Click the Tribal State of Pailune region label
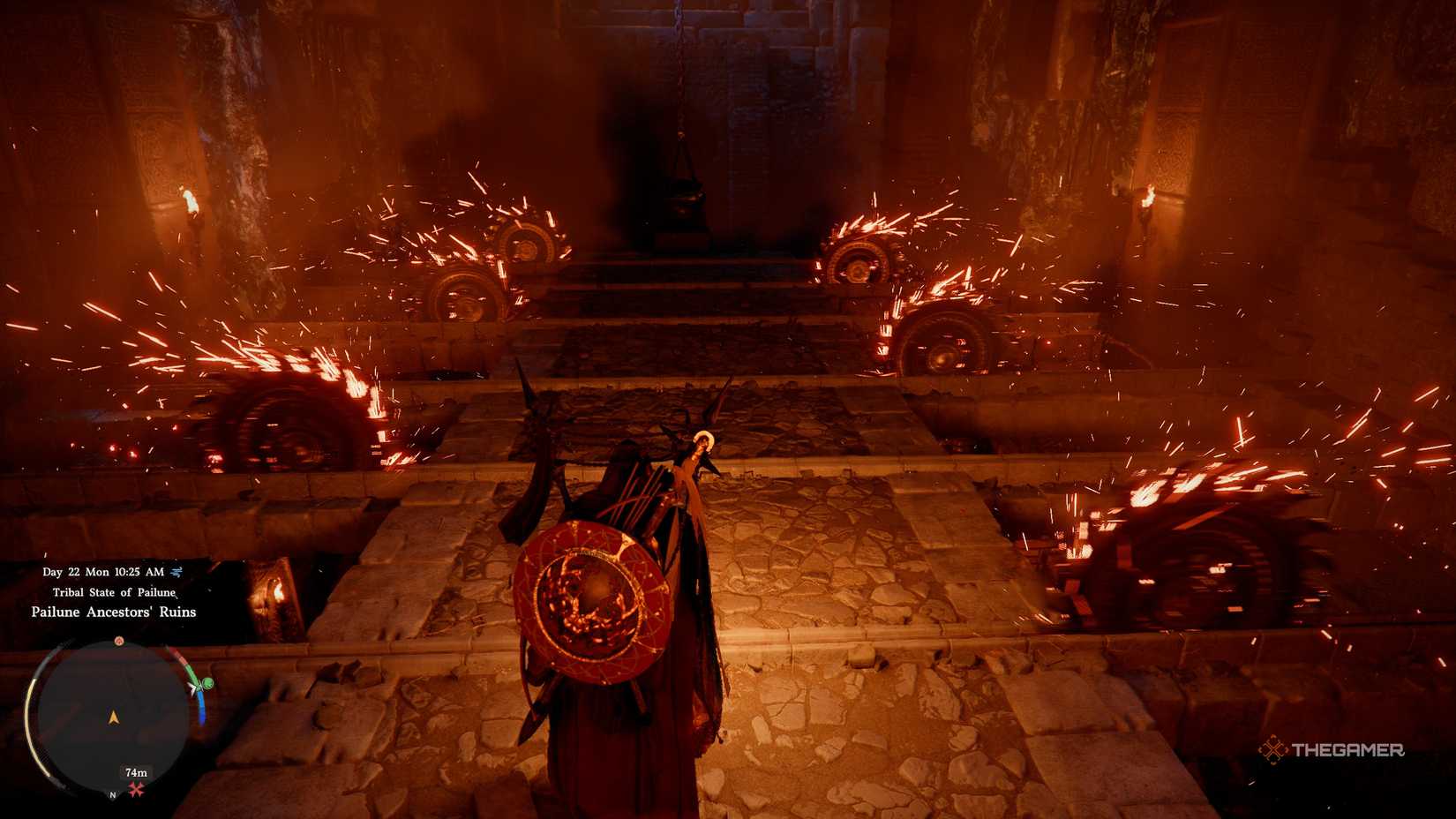1456x819 pixels. point(114,592)
